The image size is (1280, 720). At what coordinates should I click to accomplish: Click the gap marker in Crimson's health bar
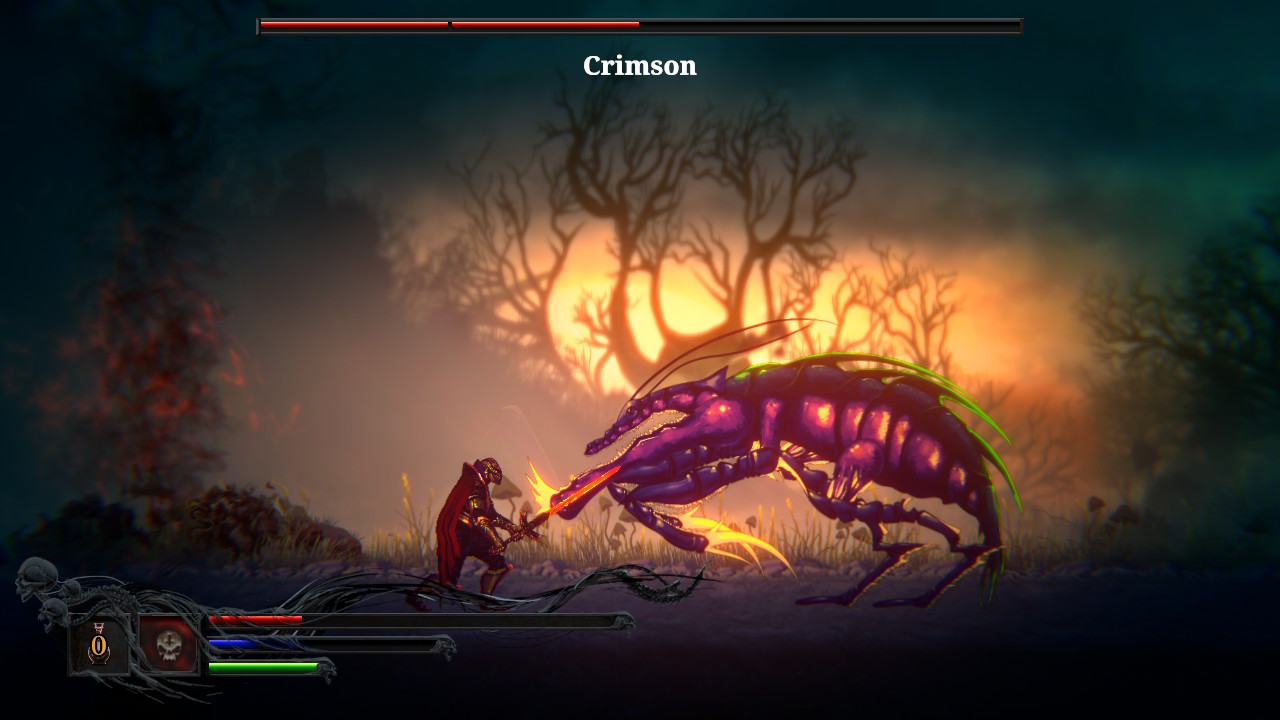[x=449, y=23]
